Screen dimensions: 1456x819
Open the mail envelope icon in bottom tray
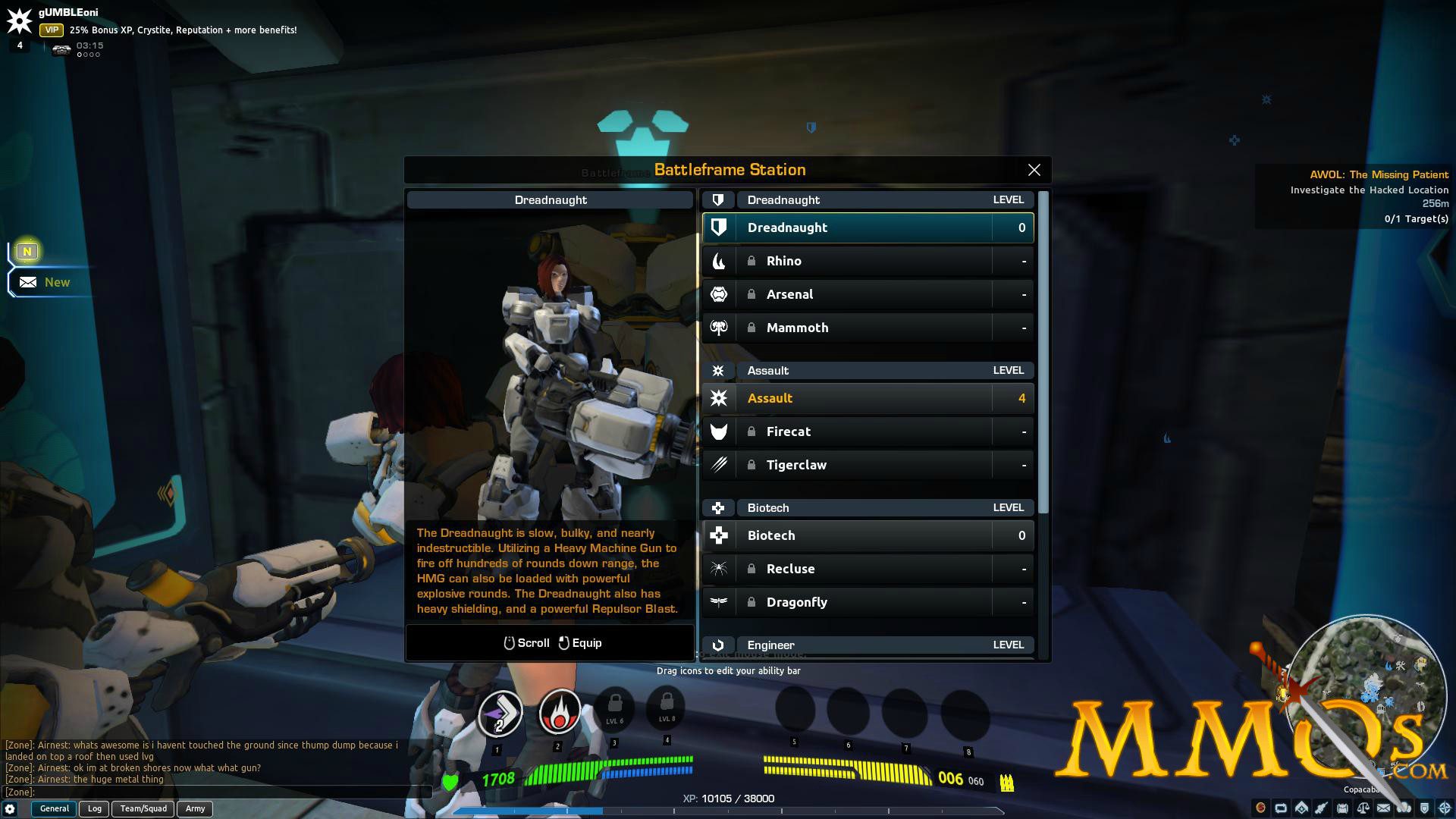[x=1383, y=808]
